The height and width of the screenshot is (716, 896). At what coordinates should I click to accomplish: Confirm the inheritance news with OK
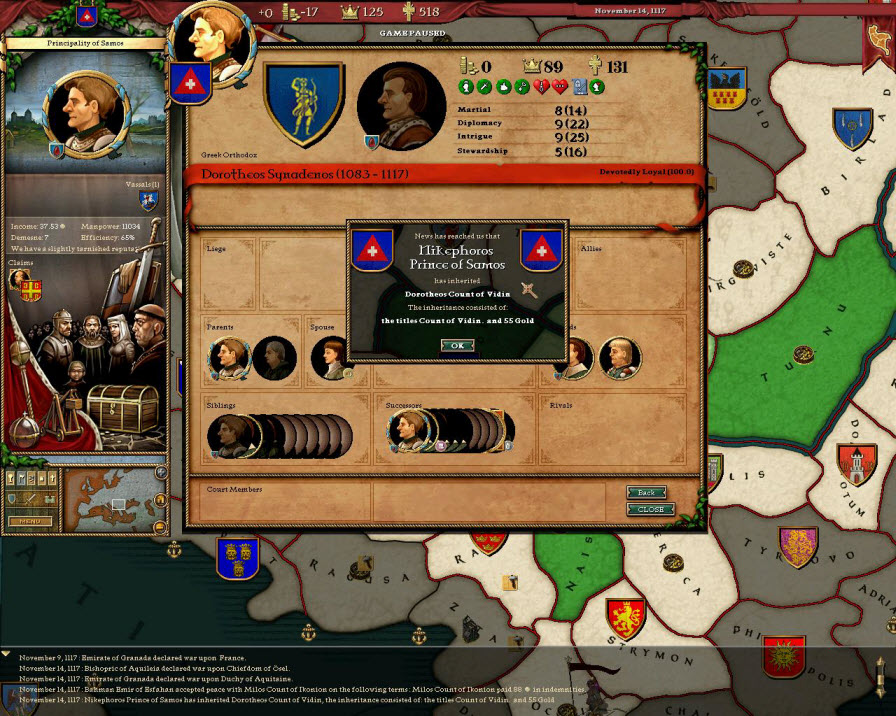coord(457,345)
